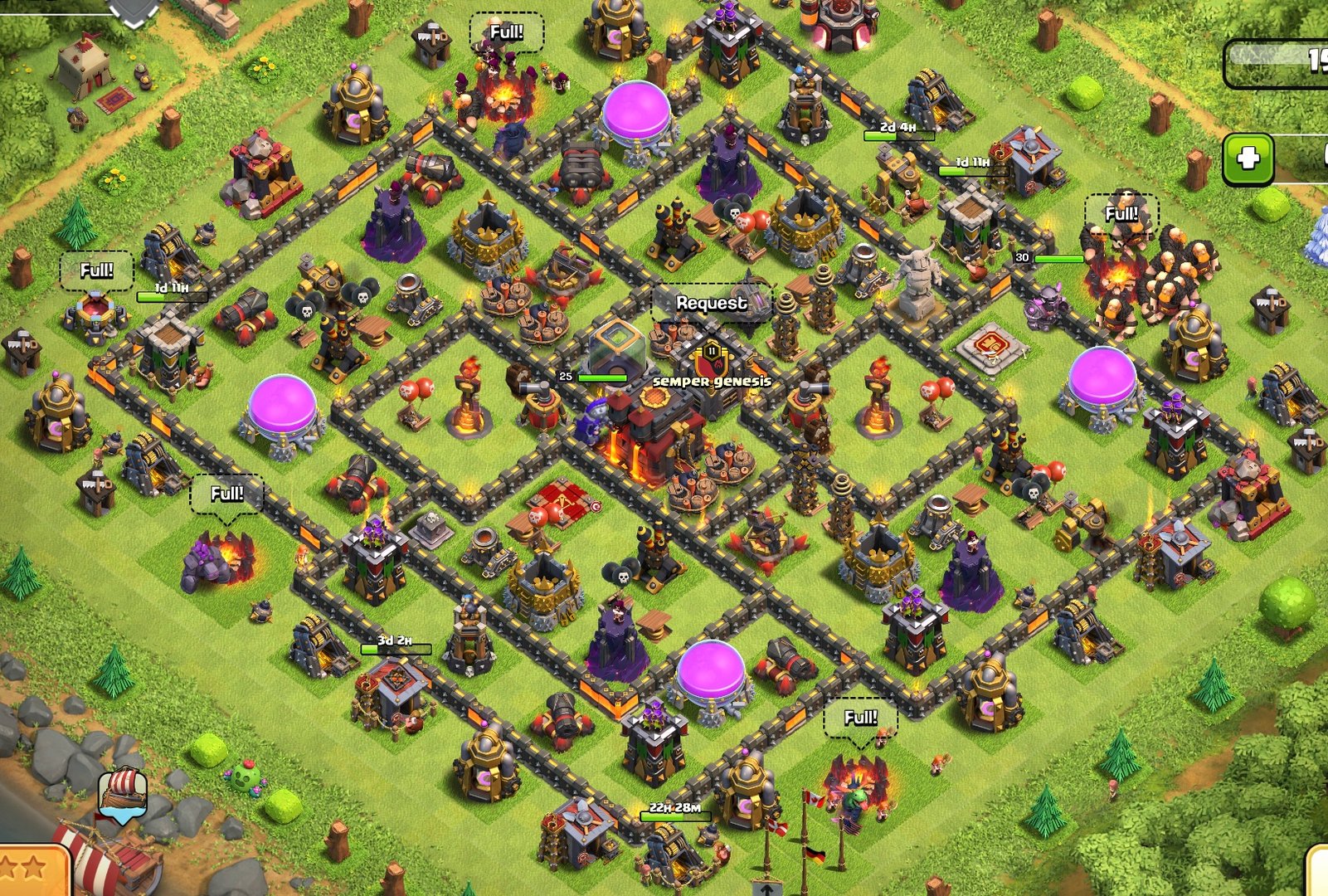1328x896 pixels.
Task: Tap the Request troops bubble
Action: point(711,304)
